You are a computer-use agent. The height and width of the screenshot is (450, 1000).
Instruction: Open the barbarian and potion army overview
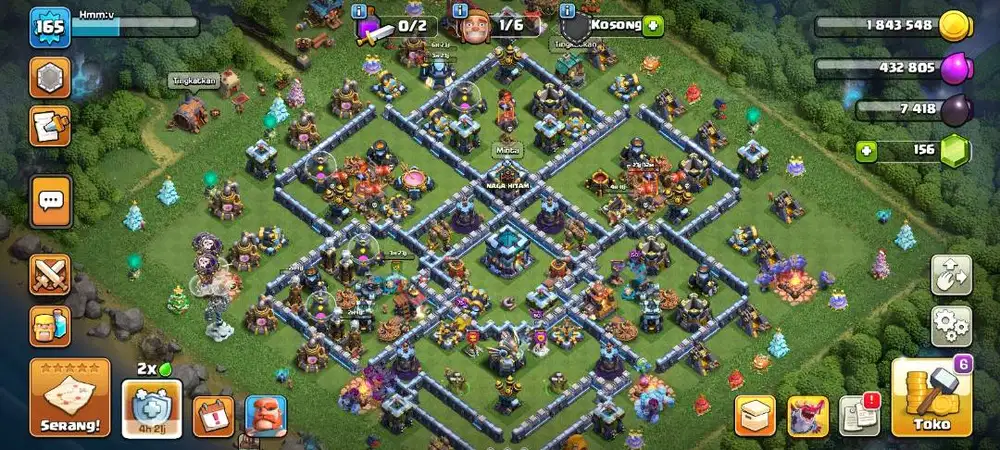pos(49,326)
